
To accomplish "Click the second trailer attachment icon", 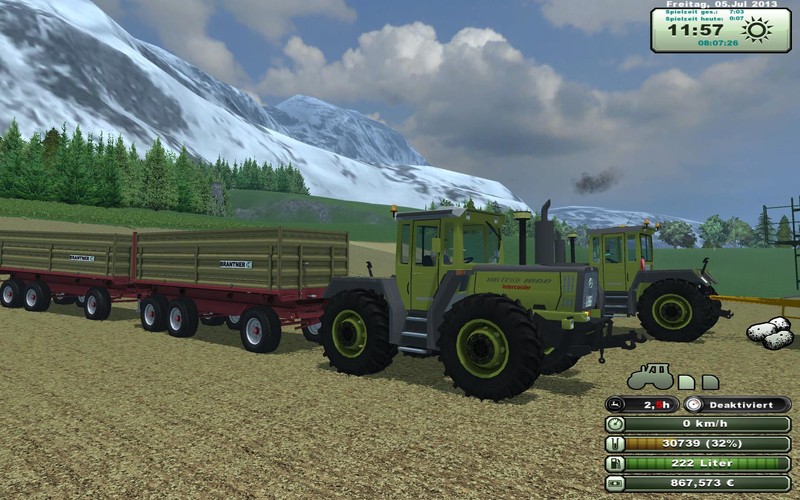I will pyautogui.click(x=710, y=381).
